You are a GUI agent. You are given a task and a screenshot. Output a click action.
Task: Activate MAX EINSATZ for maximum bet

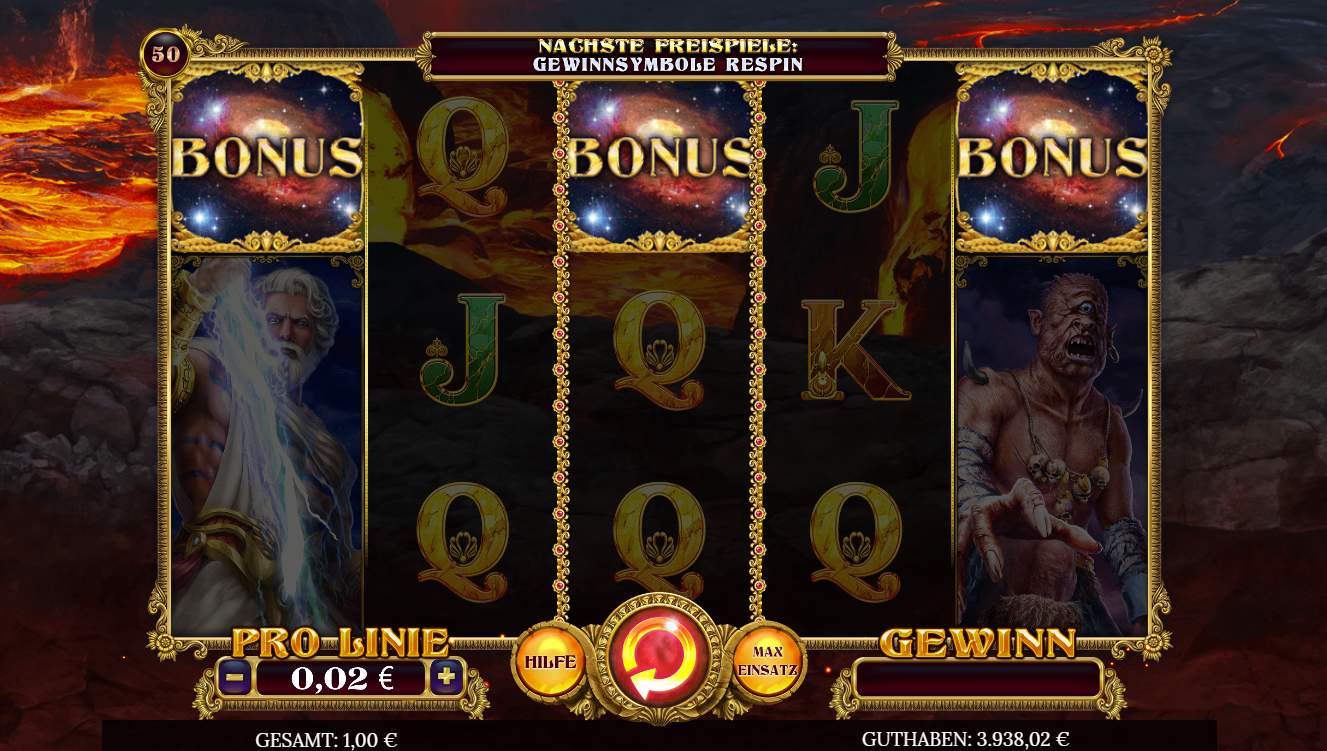[x=768, y=660]
